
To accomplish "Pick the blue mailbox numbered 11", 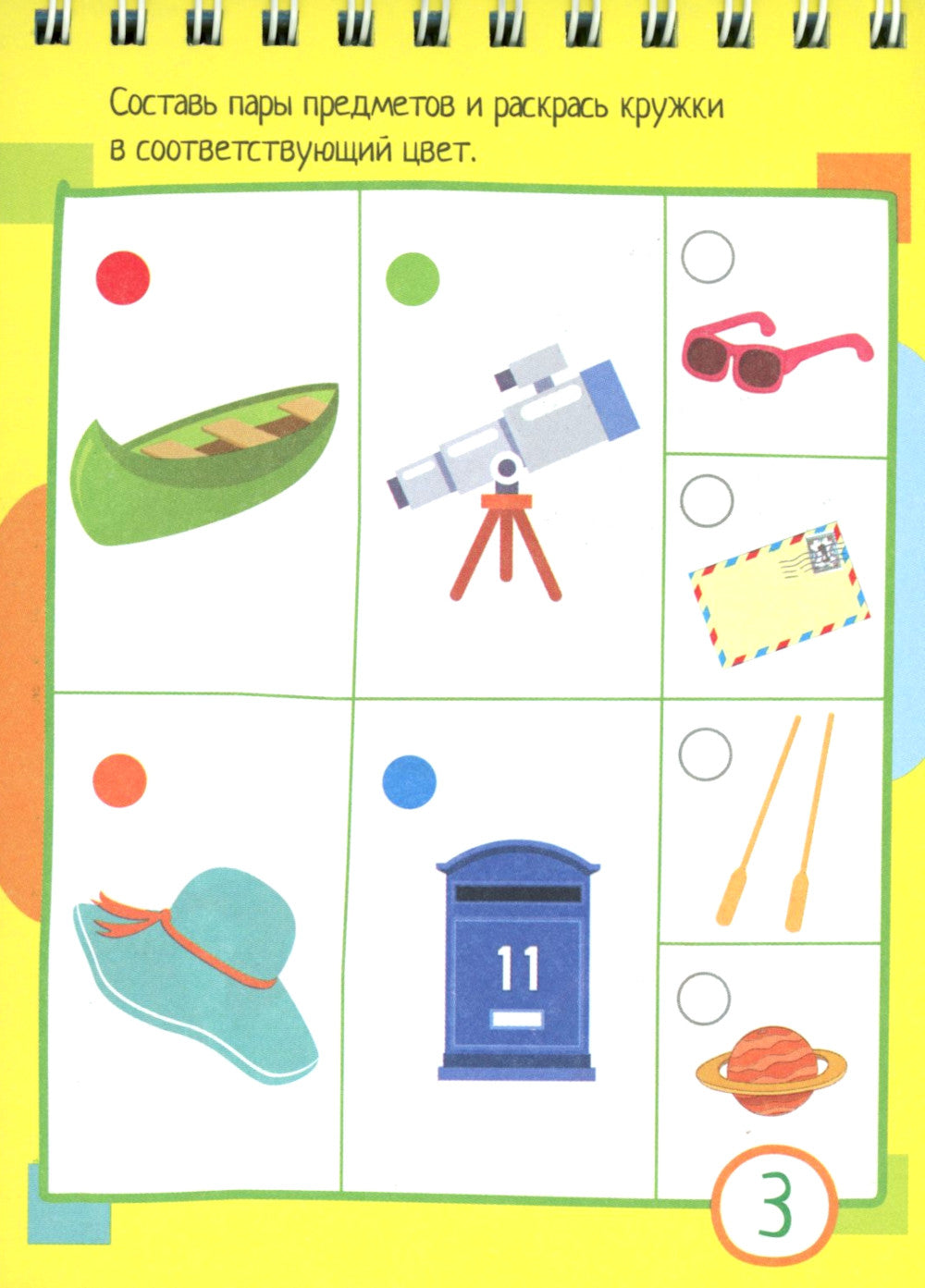I will pyautogui.click(x=516, y=962).
